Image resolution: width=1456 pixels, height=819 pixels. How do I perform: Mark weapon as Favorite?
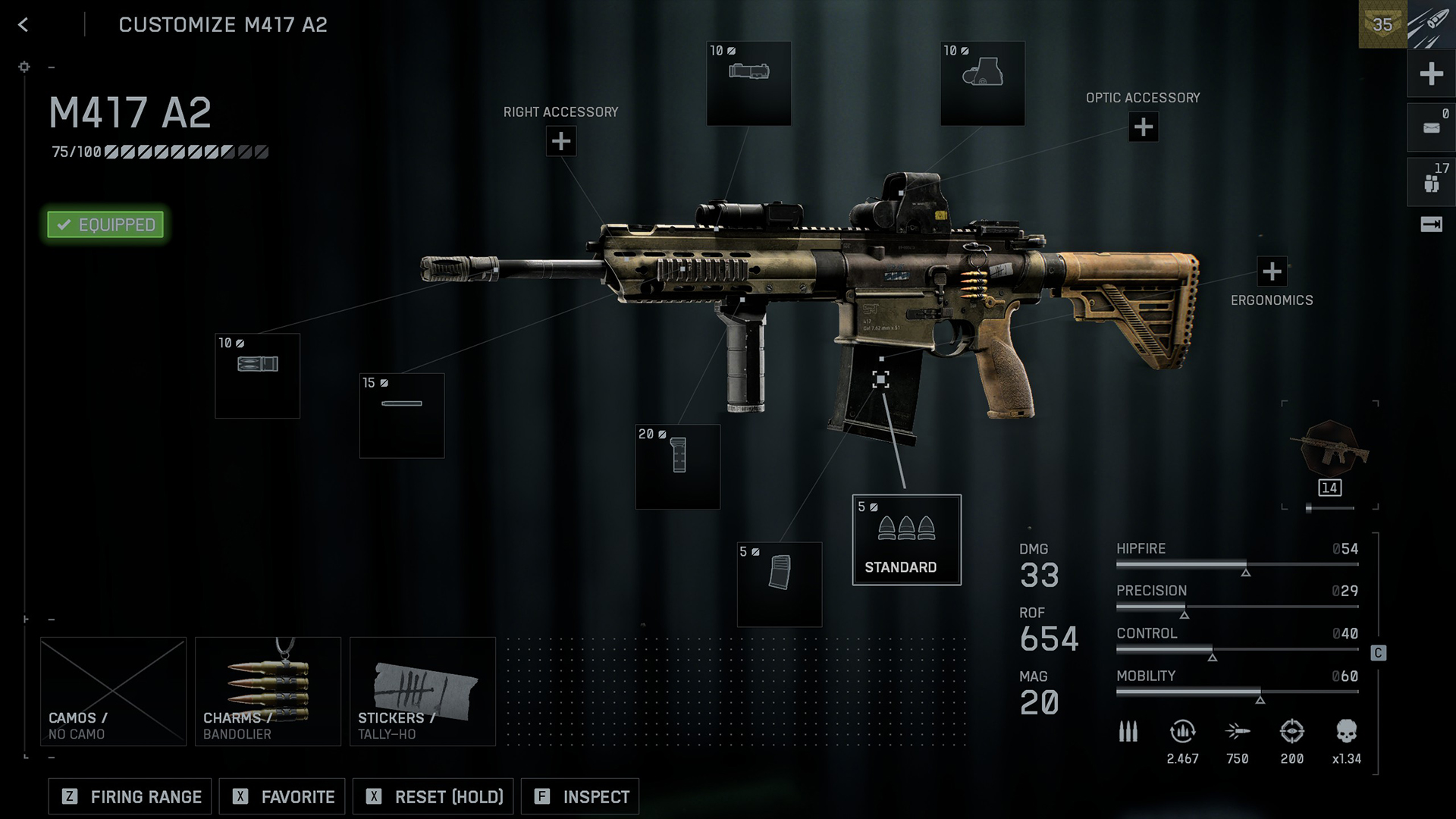[282, 797]
